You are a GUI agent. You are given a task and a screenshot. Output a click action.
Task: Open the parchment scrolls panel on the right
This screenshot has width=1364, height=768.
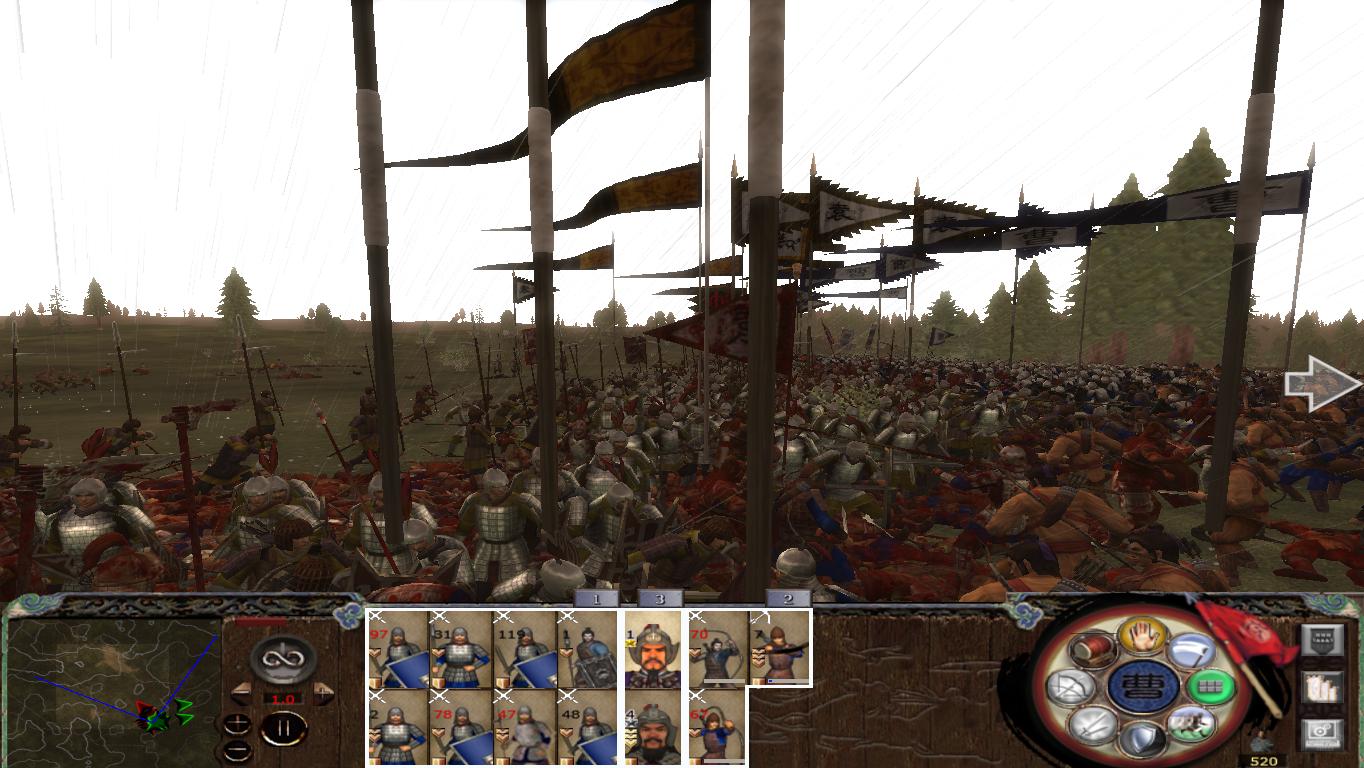[x=1323, y=688]
